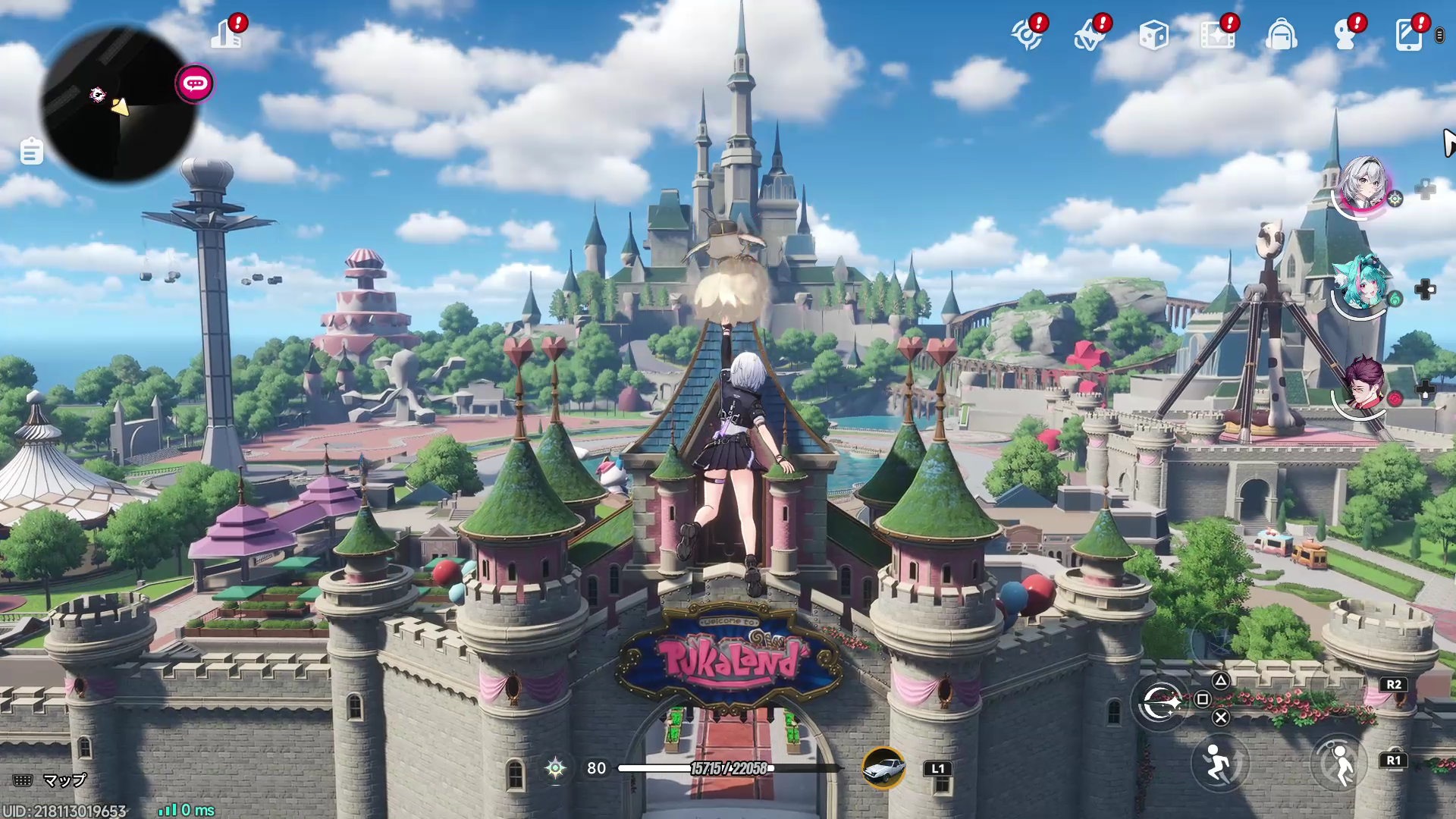Tap the sprint running figure button

[x=1219, y=763]
